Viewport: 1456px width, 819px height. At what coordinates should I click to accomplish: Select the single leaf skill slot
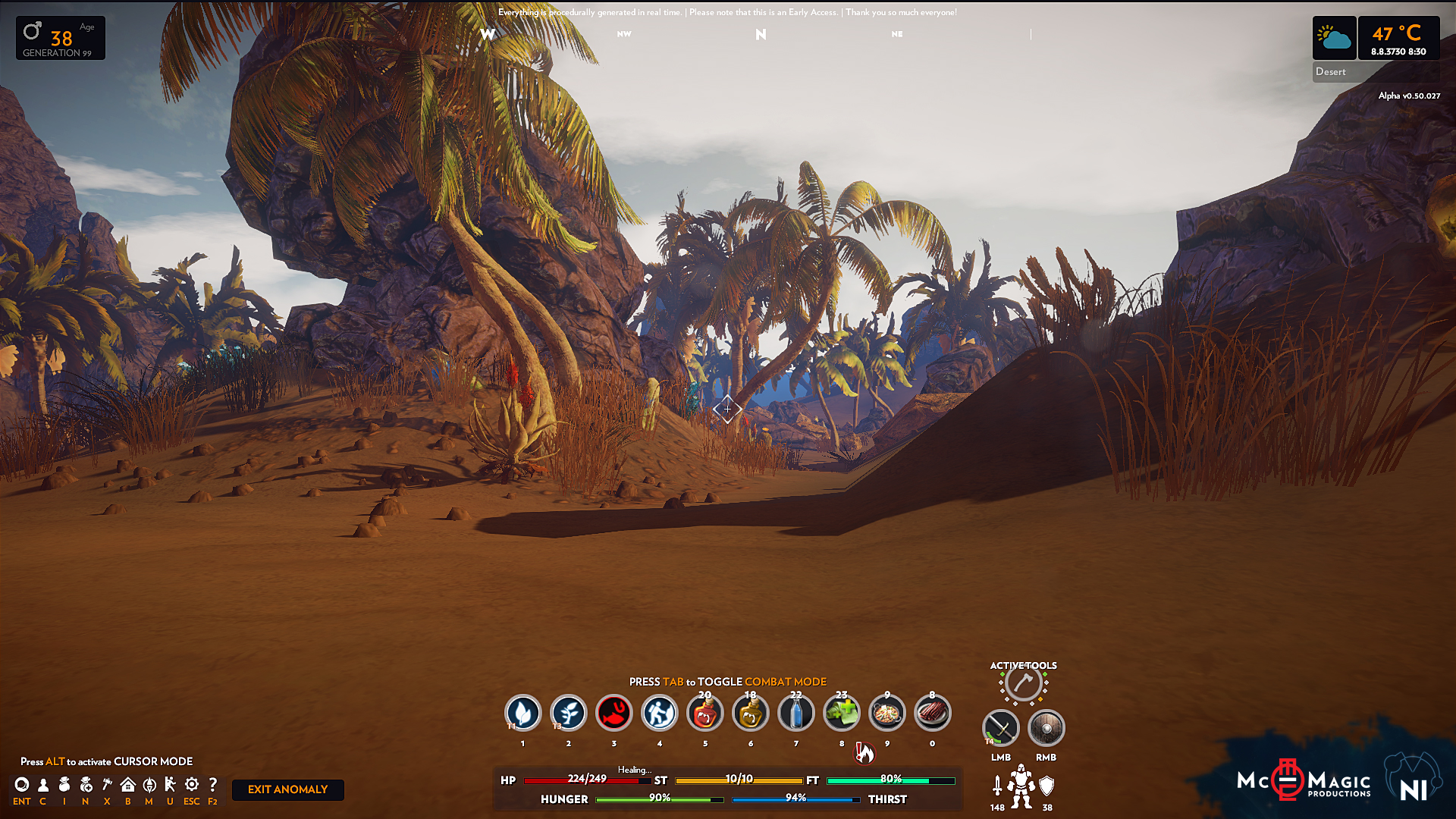coord(522,713)
